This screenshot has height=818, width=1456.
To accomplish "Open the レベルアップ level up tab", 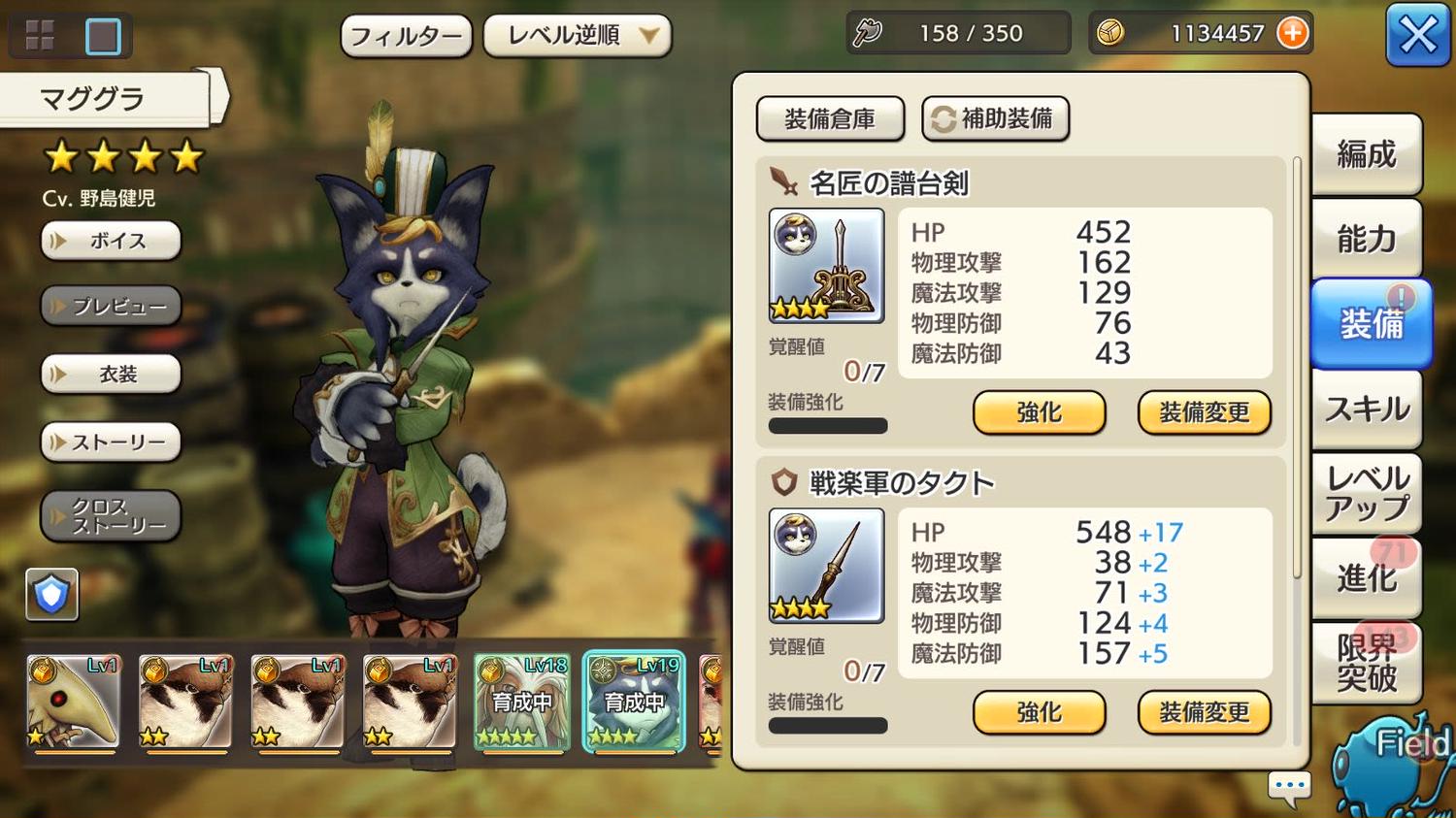I will click(x=1366, y=493).
